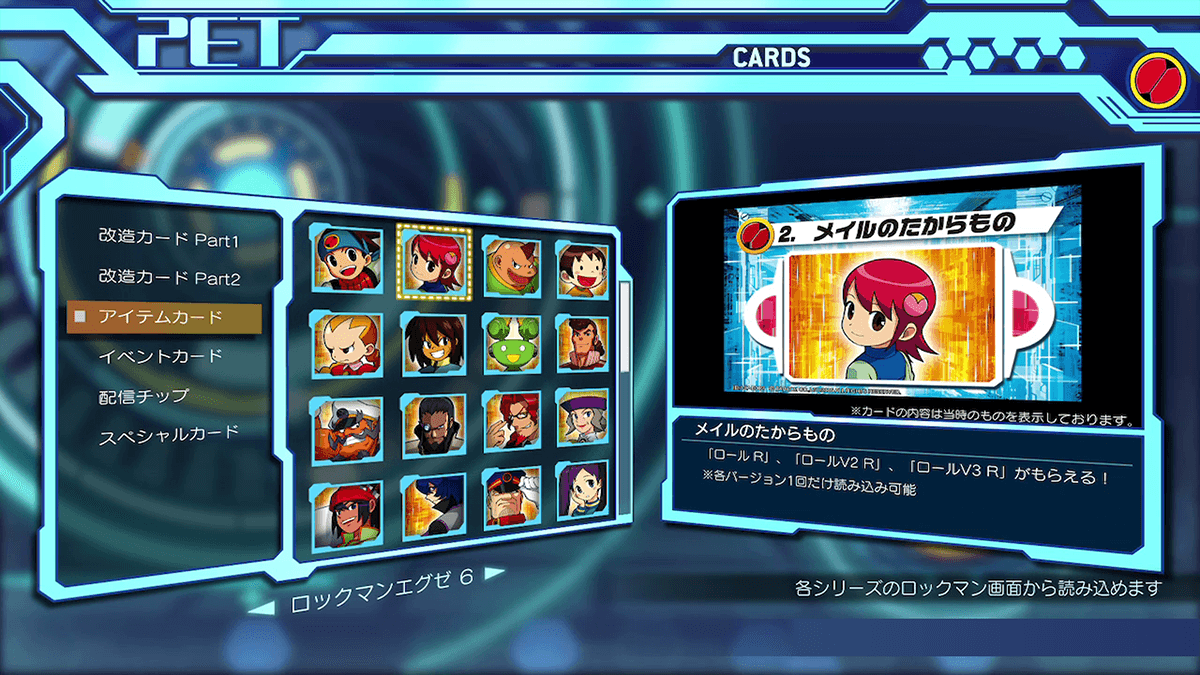This screenshot has width=1200, height=675.
Task: Choose the green alien-like creature card
Action: (512, 343)
